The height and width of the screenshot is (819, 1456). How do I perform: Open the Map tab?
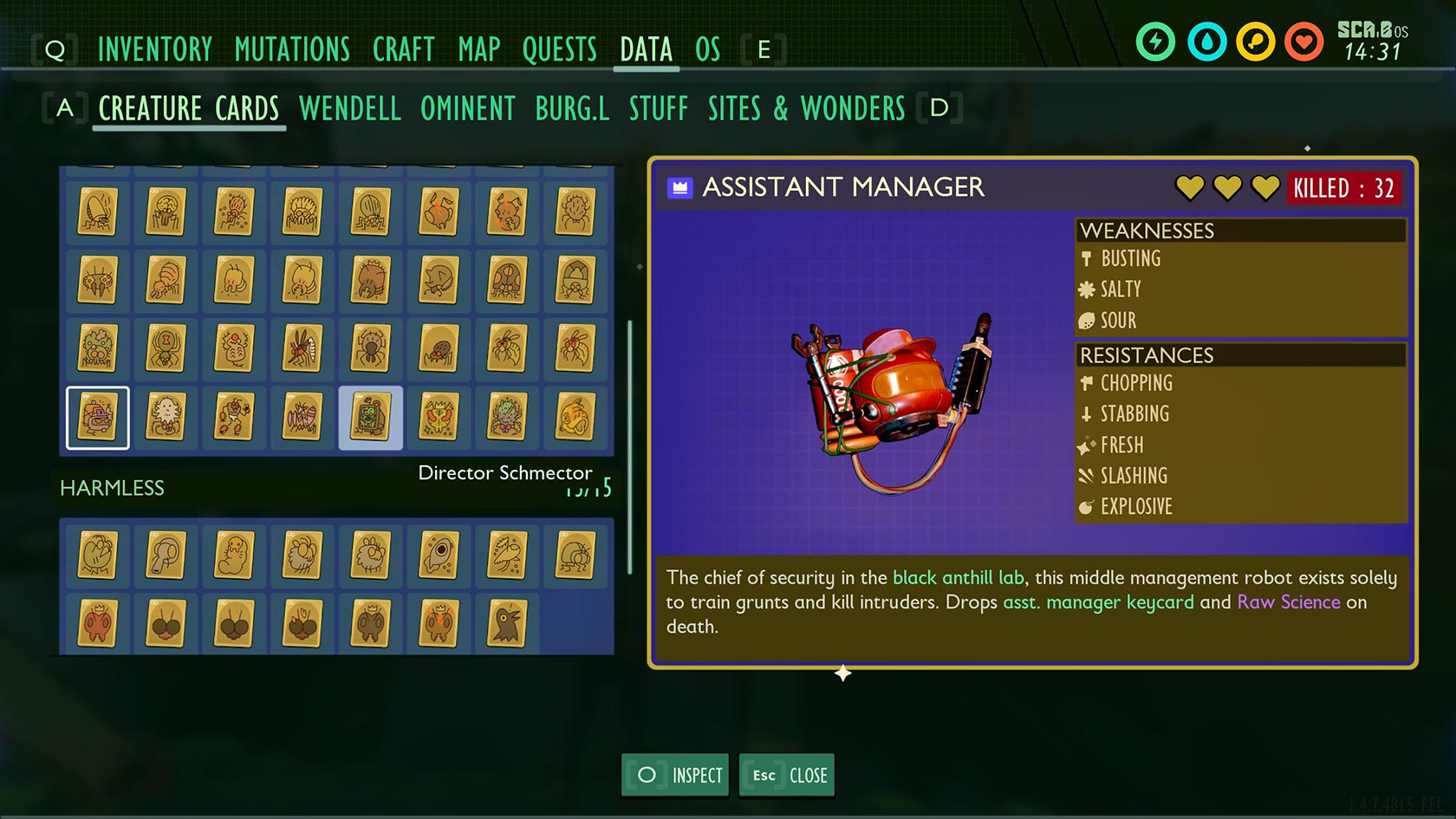tap(478, 49)
